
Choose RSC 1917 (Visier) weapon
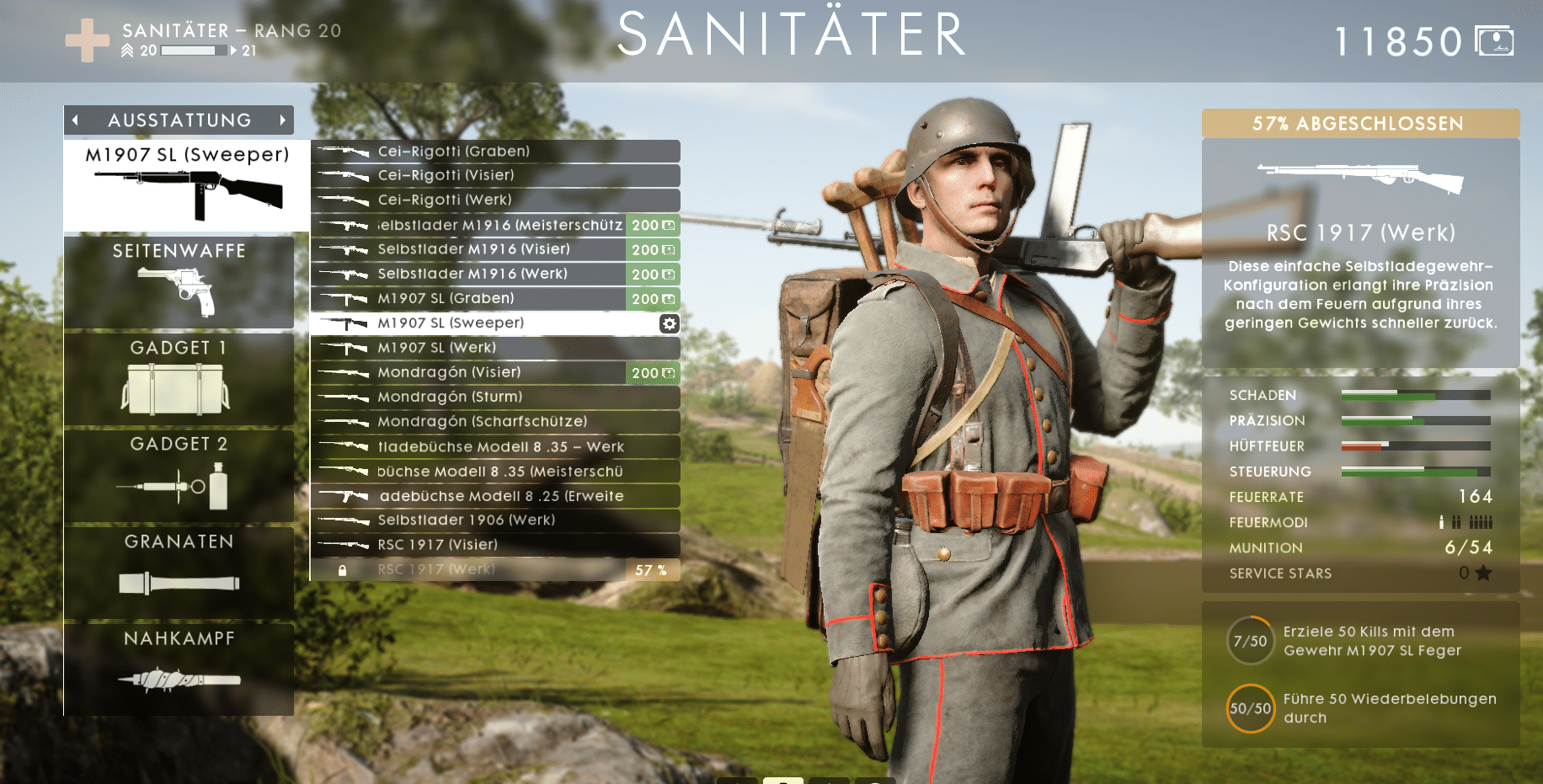[495, 545]
